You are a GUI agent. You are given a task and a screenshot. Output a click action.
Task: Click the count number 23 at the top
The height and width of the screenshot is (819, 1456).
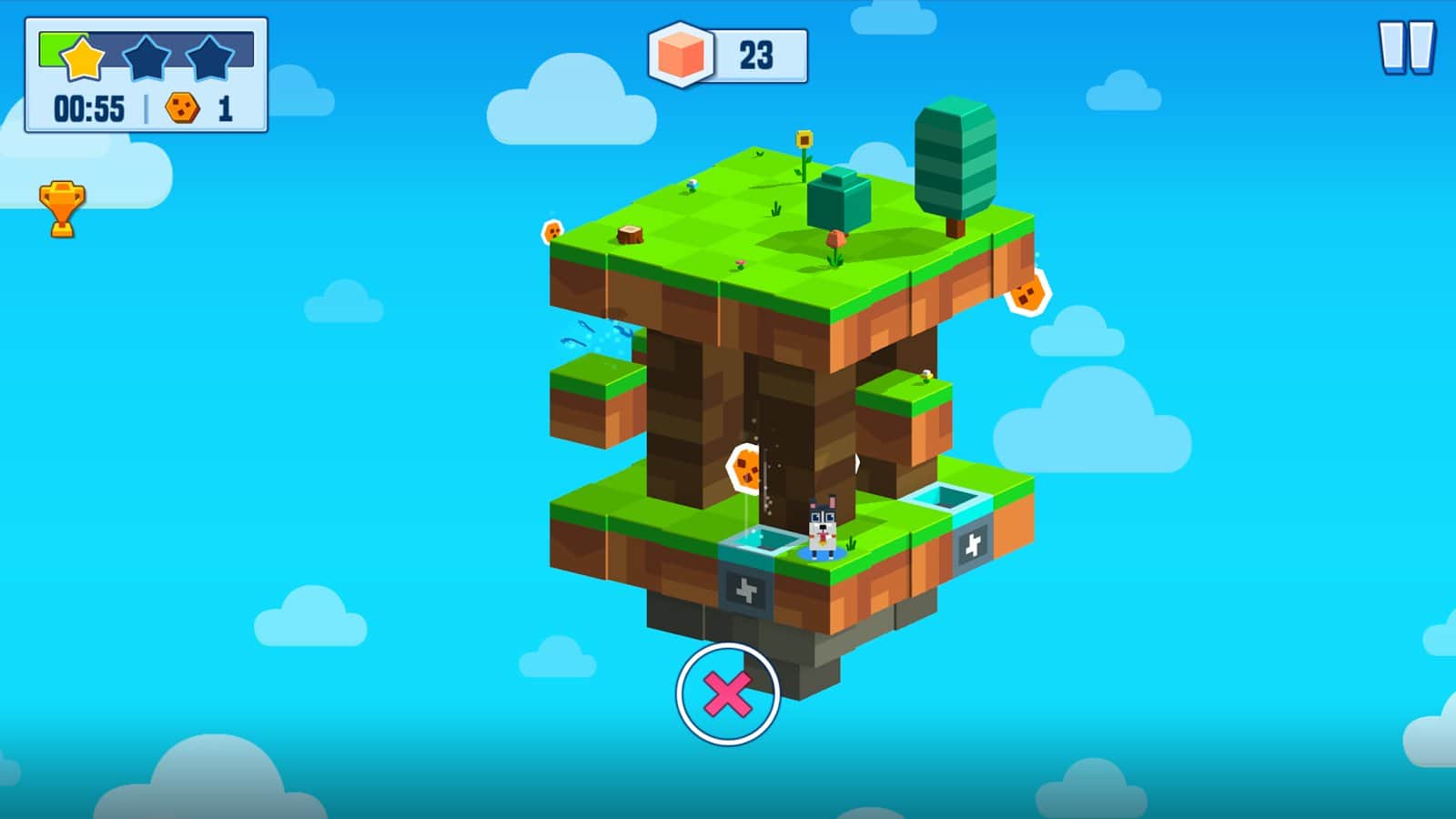[757, 53]
